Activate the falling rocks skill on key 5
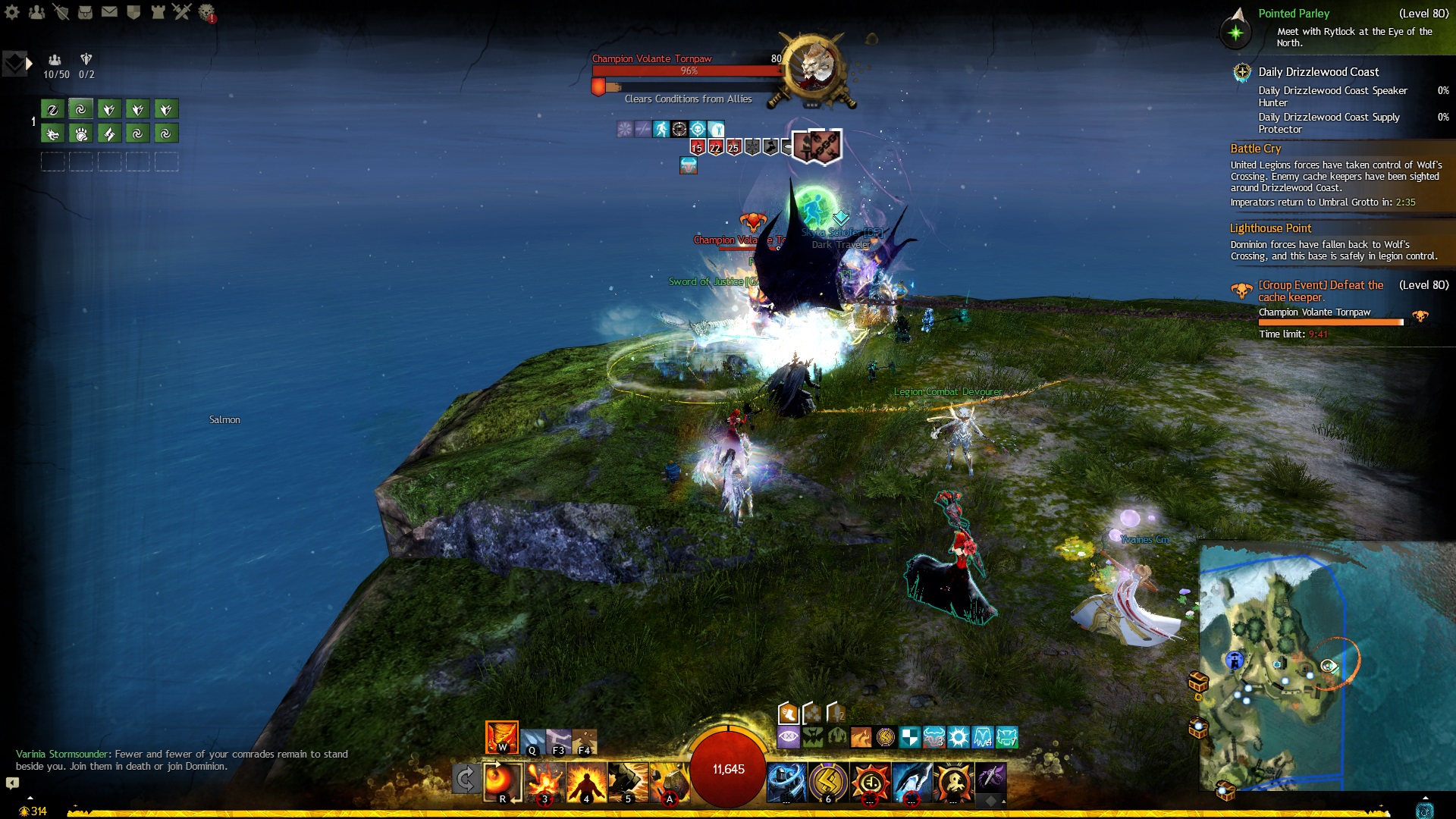Screen dimensions: 1456x819 click(628, 780)
